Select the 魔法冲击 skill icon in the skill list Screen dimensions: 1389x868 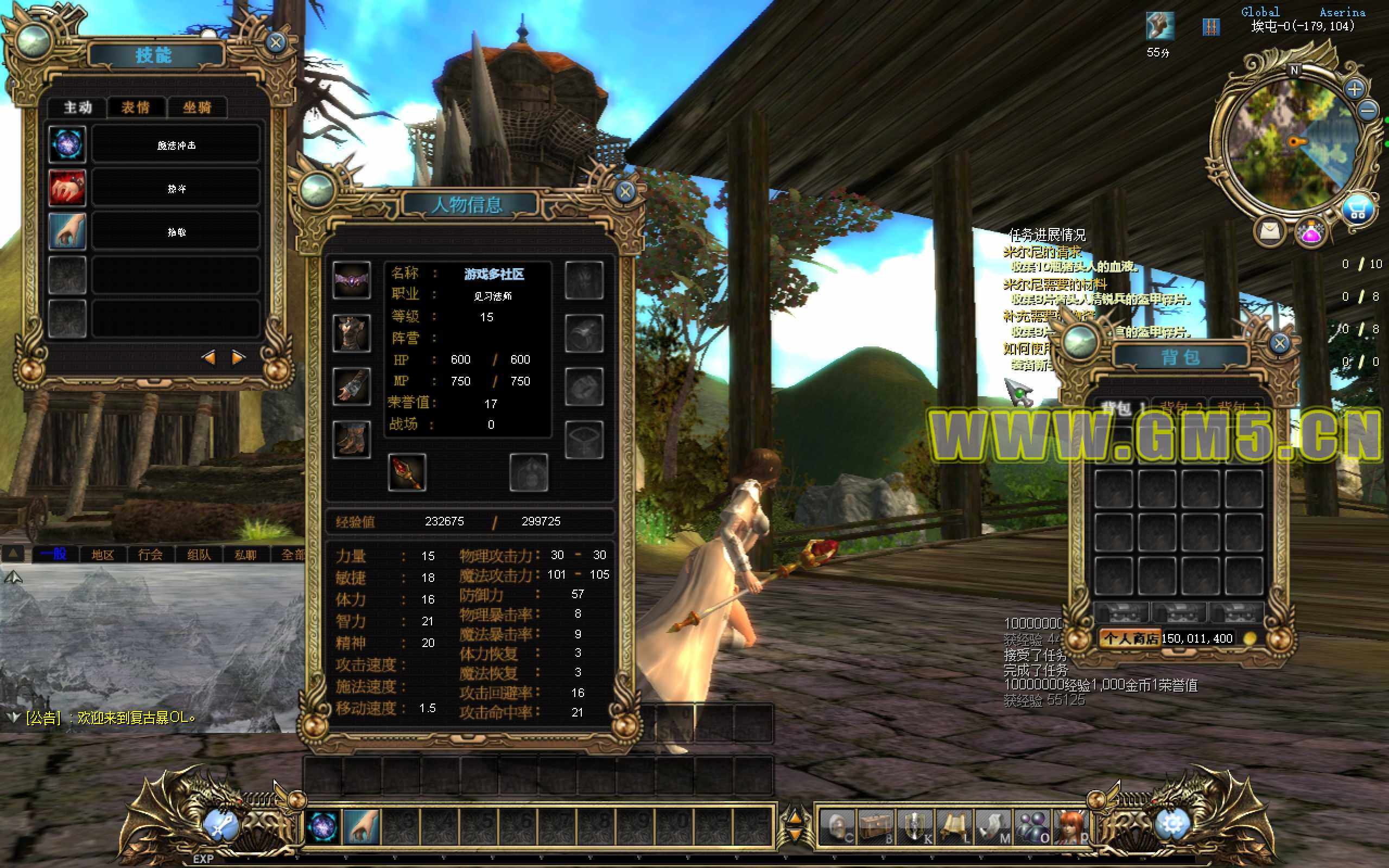(x=67, y=144)
